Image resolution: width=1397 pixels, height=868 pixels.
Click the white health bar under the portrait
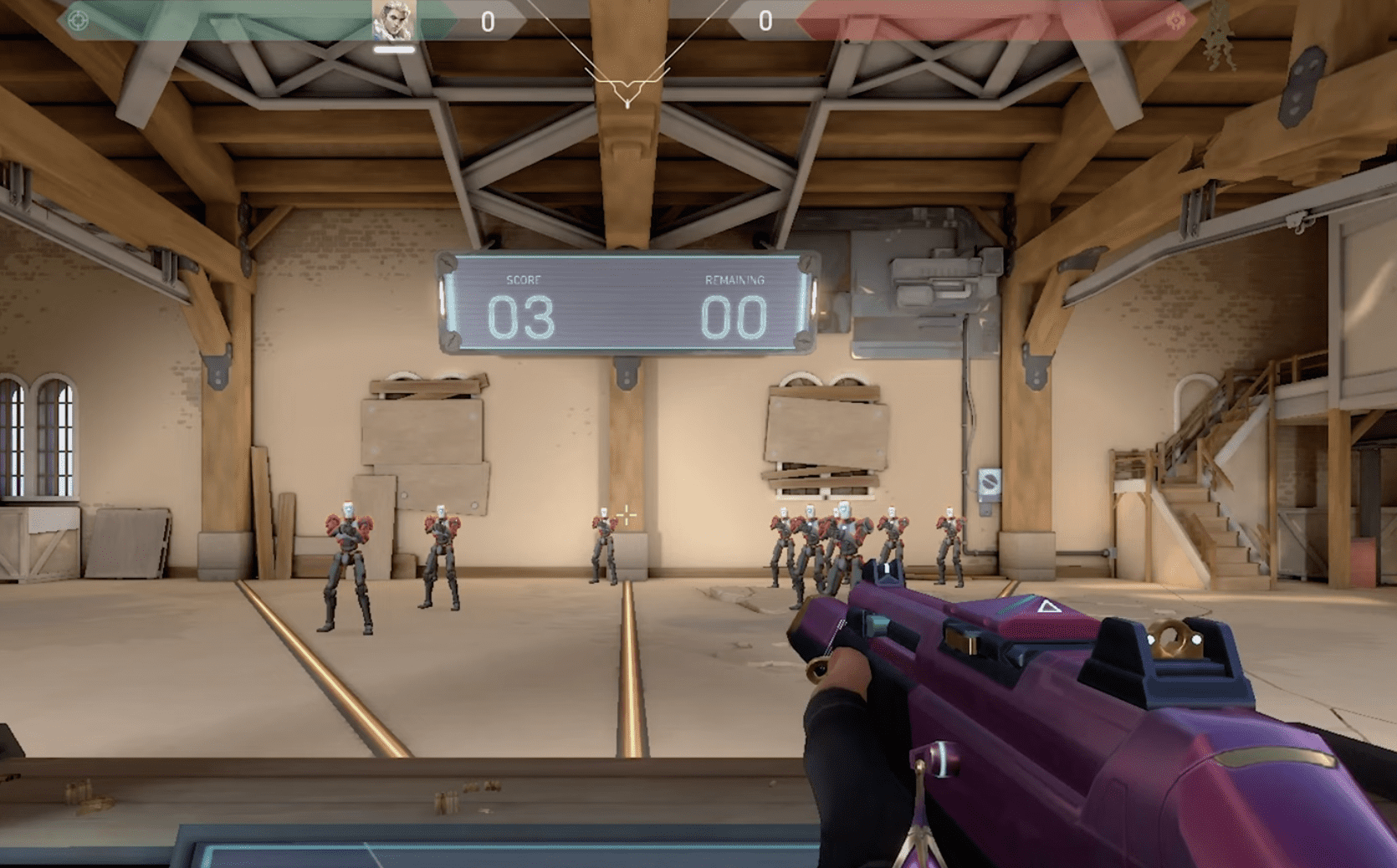393,50
